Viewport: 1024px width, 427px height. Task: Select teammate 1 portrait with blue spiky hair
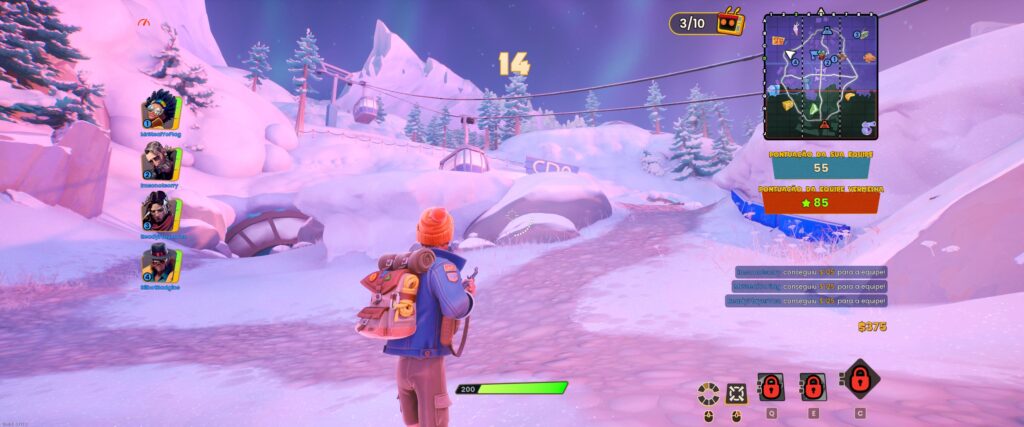160,107
